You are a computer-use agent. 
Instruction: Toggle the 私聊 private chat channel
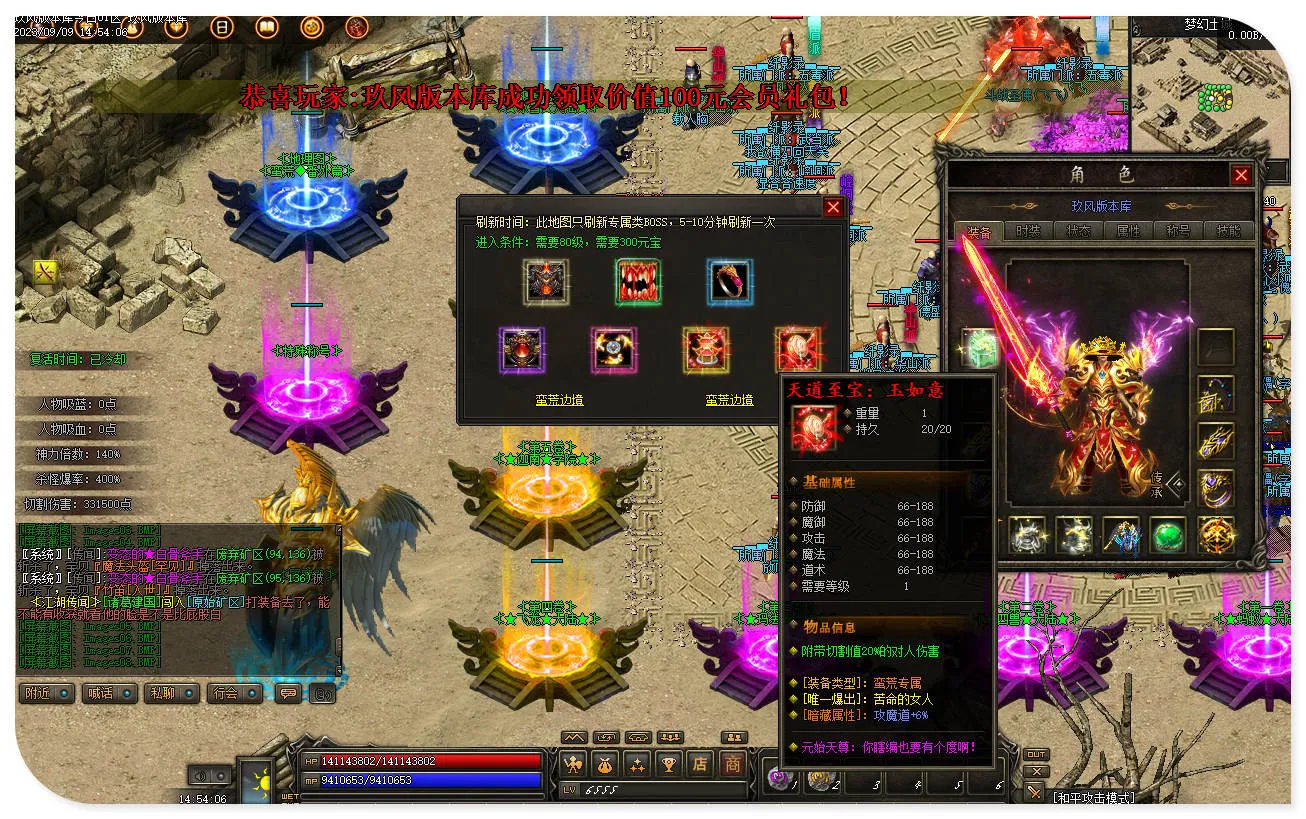170,693
